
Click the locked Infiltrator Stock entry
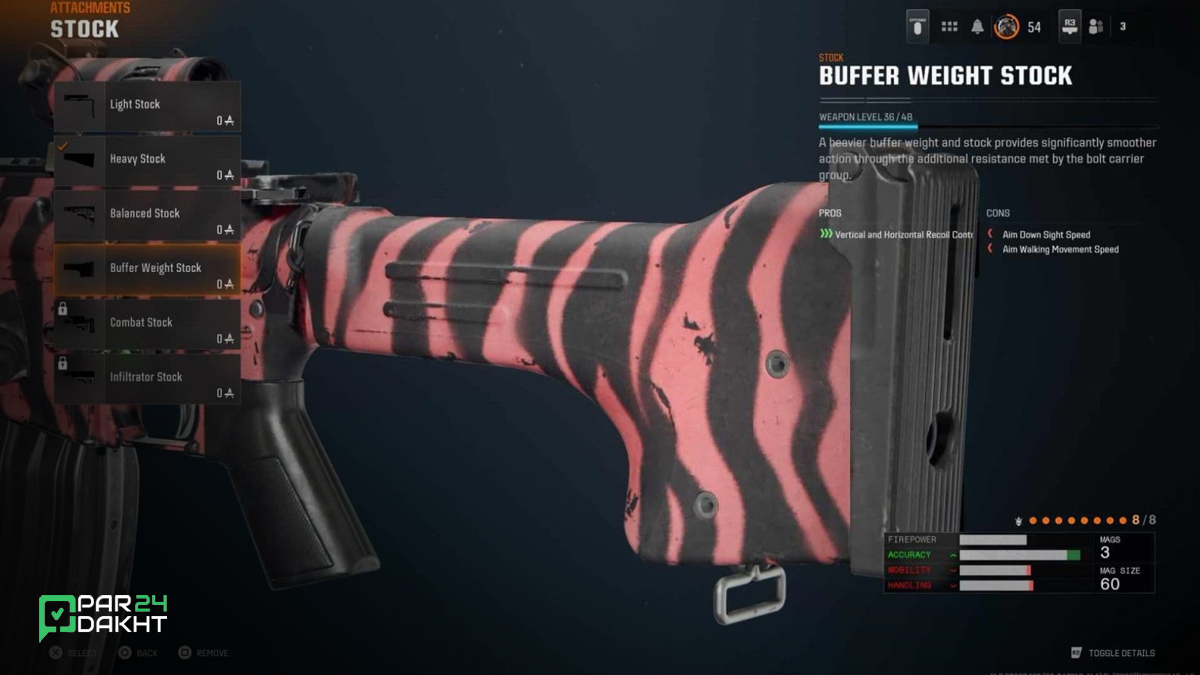click(x=147, y=379)
